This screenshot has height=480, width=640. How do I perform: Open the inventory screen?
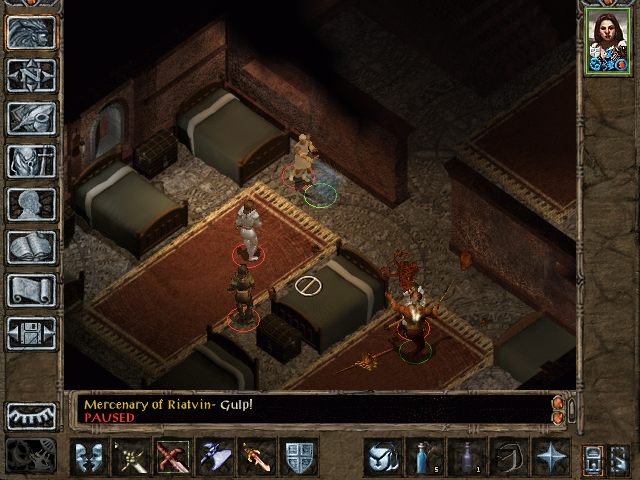[32, 161]
